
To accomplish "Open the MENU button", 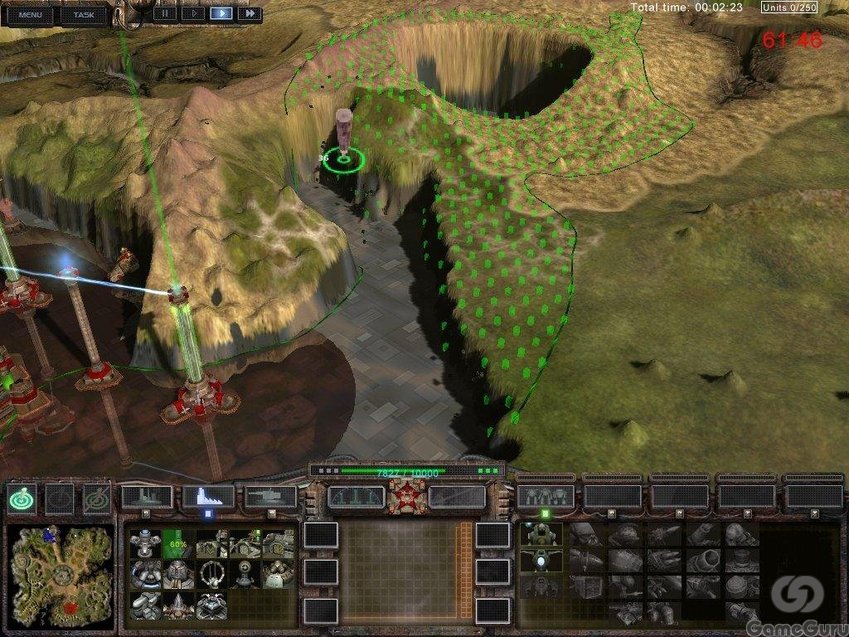I will (x=29, y=15).
